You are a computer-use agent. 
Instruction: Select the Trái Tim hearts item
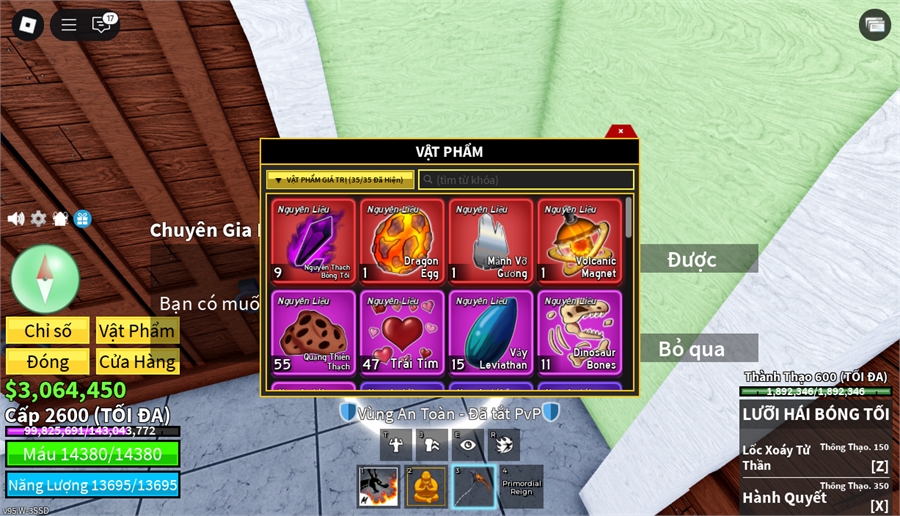402,333
